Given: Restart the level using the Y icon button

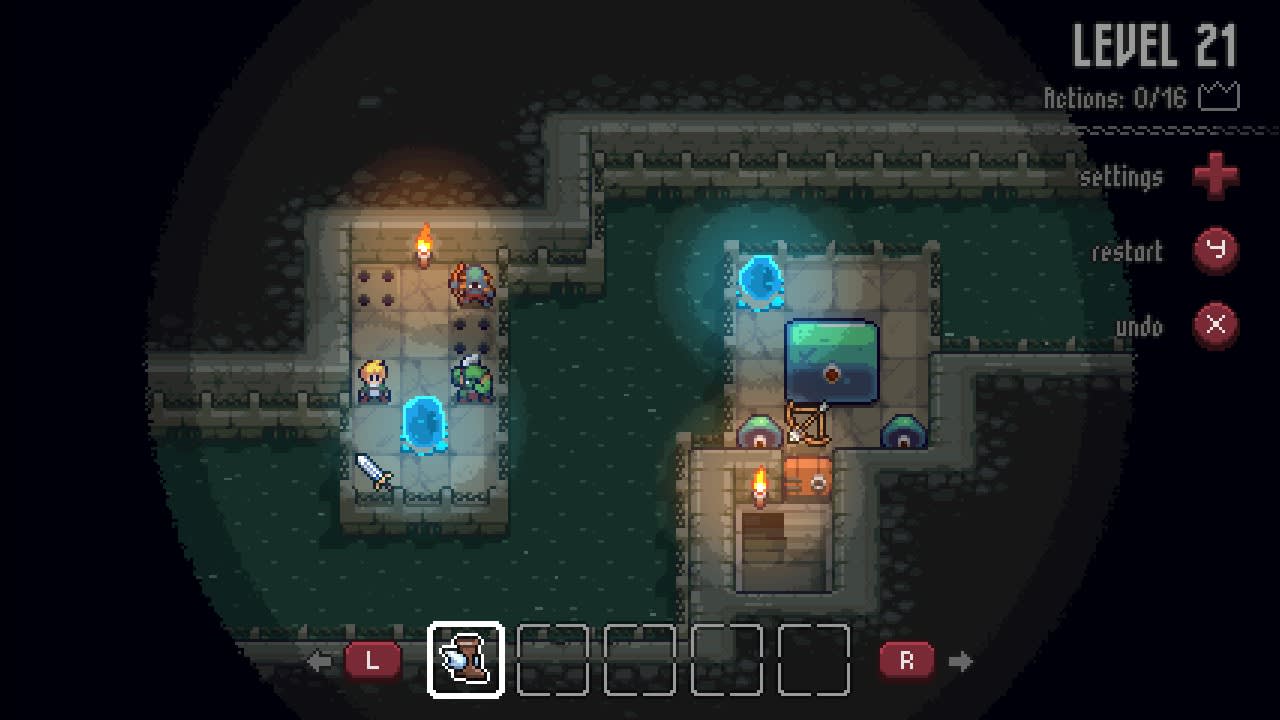Looking at the screenshot, I should [1216, 251].
